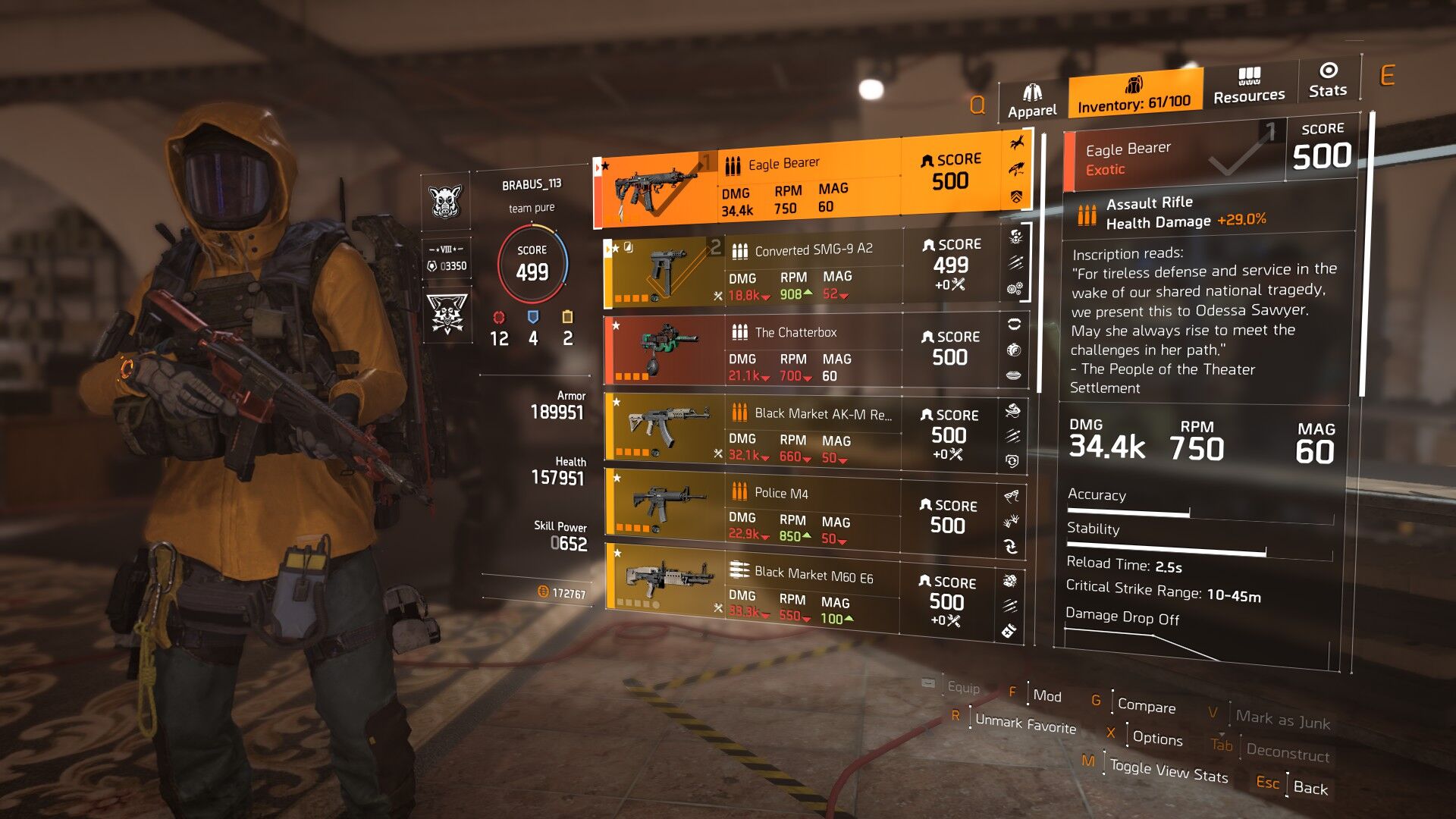Click the raccoon clan emblem
Image resolution: width=1456 pixels, height=819 pixels.
pyautogui.click(x=447, y=315)
